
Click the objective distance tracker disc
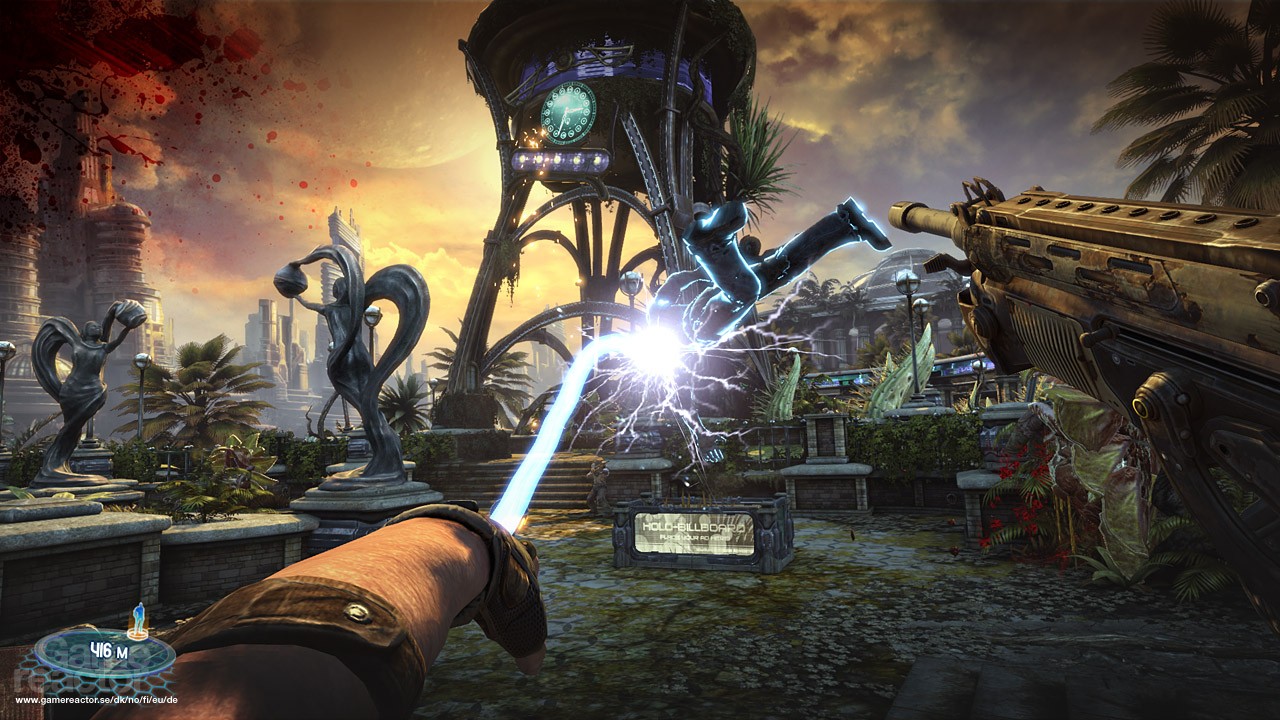104,654
